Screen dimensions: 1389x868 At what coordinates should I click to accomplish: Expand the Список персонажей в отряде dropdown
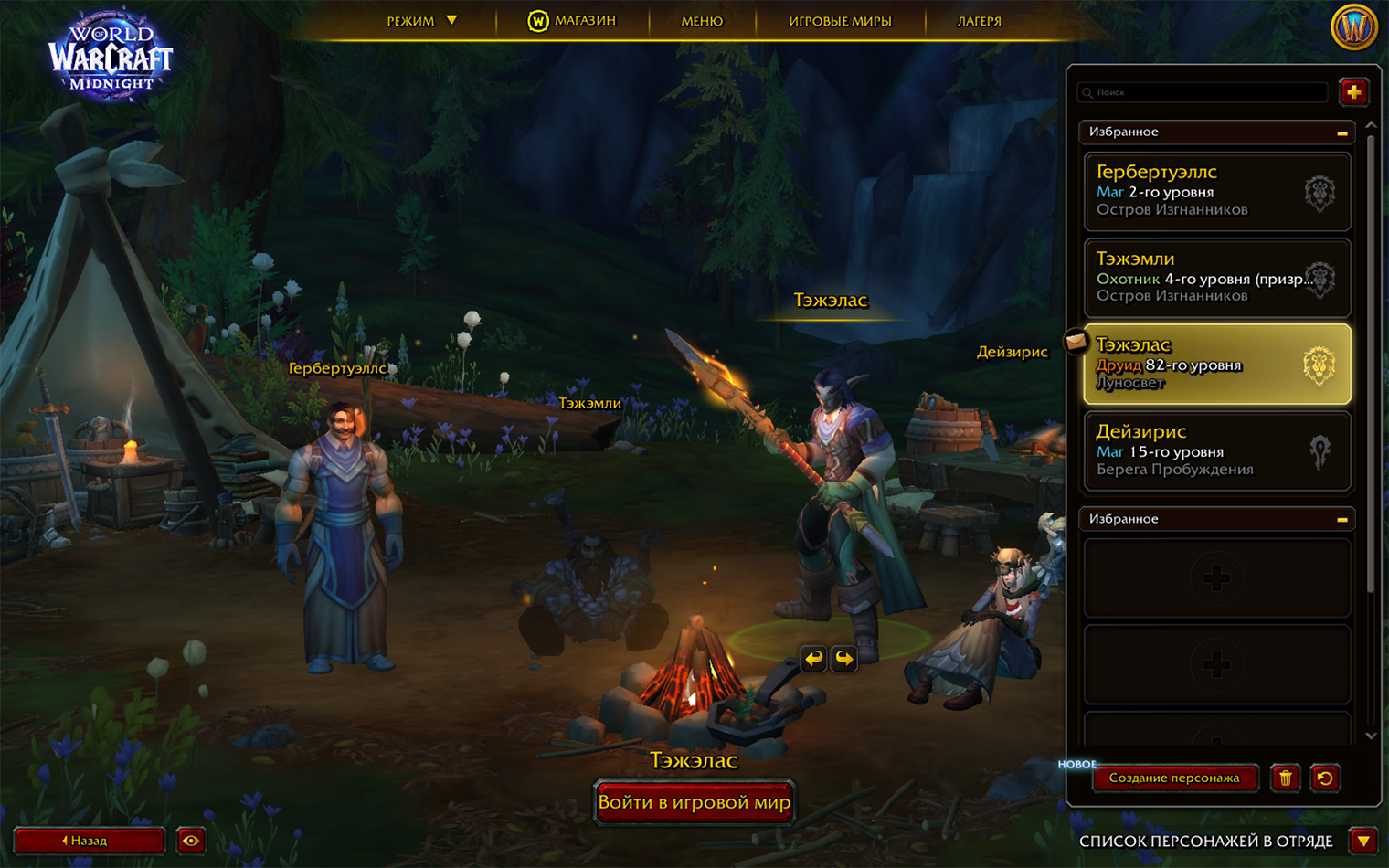coord(1364,841)
